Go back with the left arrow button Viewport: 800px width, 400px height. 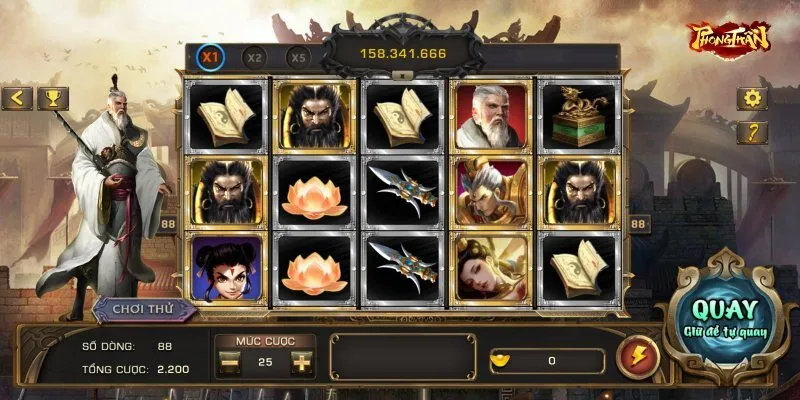(x=17, y=98)
